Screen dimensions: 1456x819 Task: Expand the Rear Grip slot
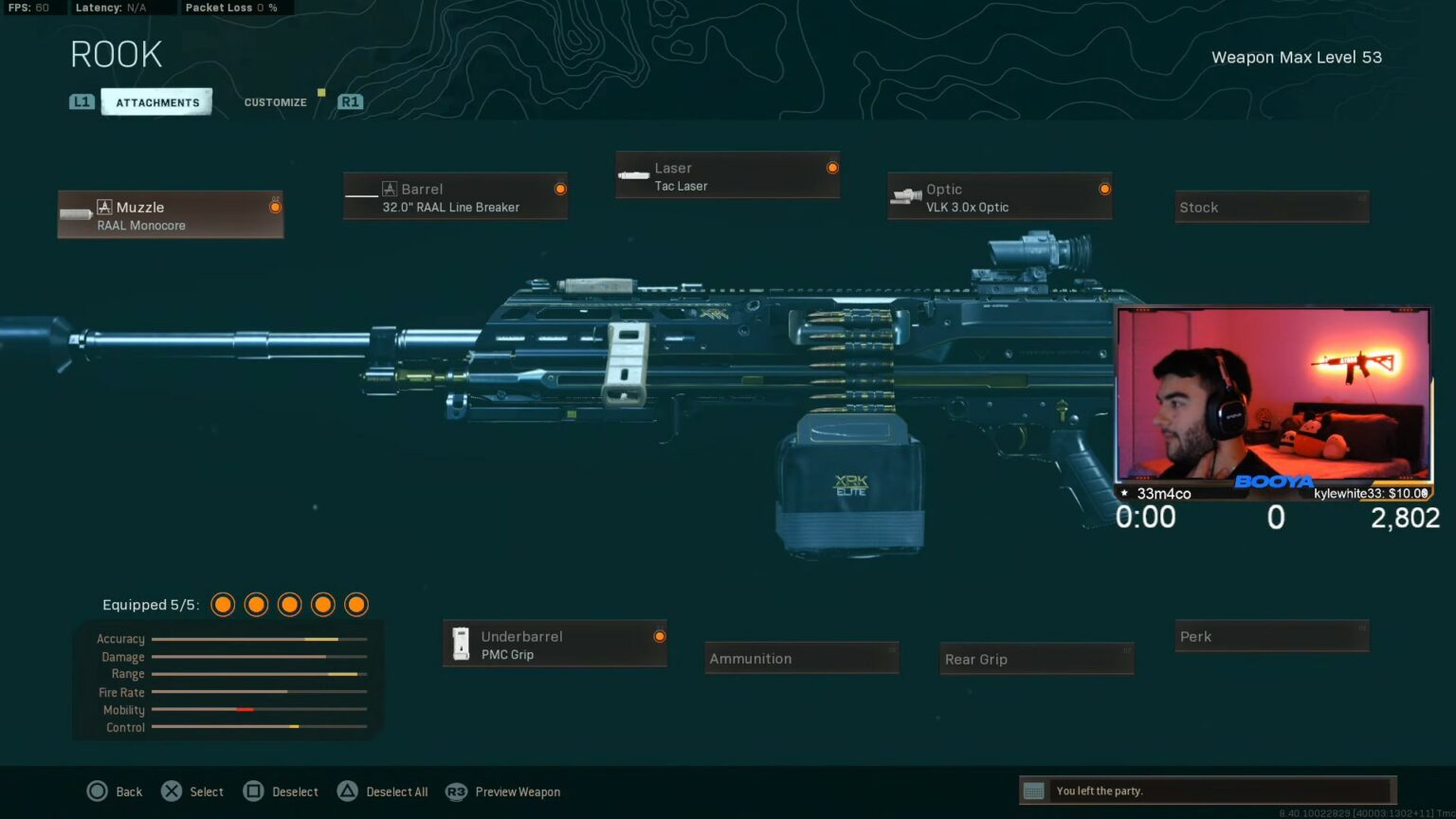(1036, 658)
